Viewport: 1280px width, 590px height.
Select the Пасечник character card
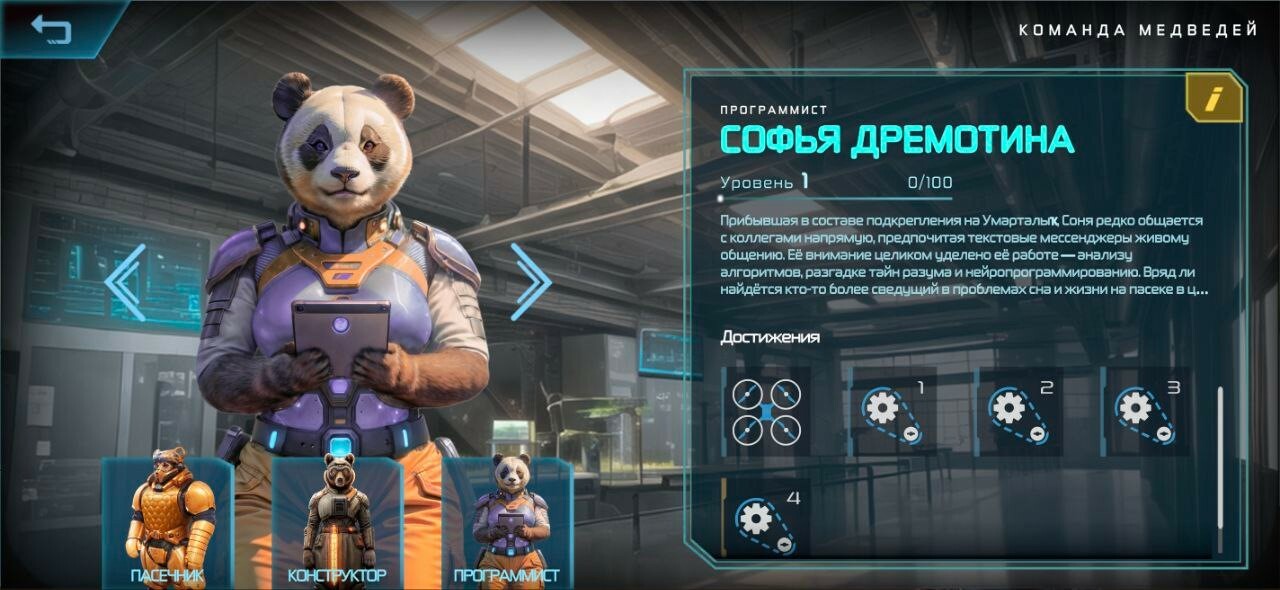point(167,521)
